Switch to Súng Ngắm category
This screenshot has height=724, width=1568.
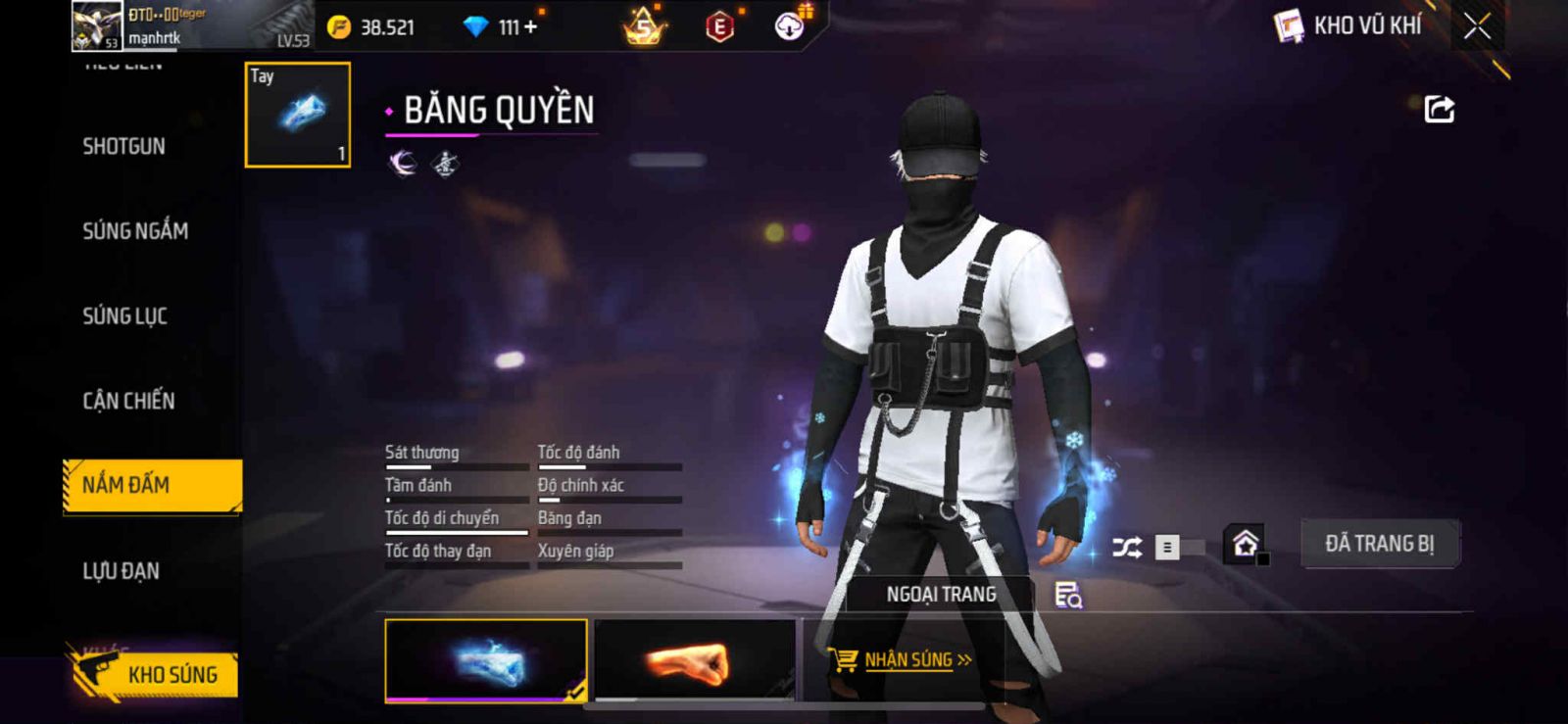click(x=135, y=231)
